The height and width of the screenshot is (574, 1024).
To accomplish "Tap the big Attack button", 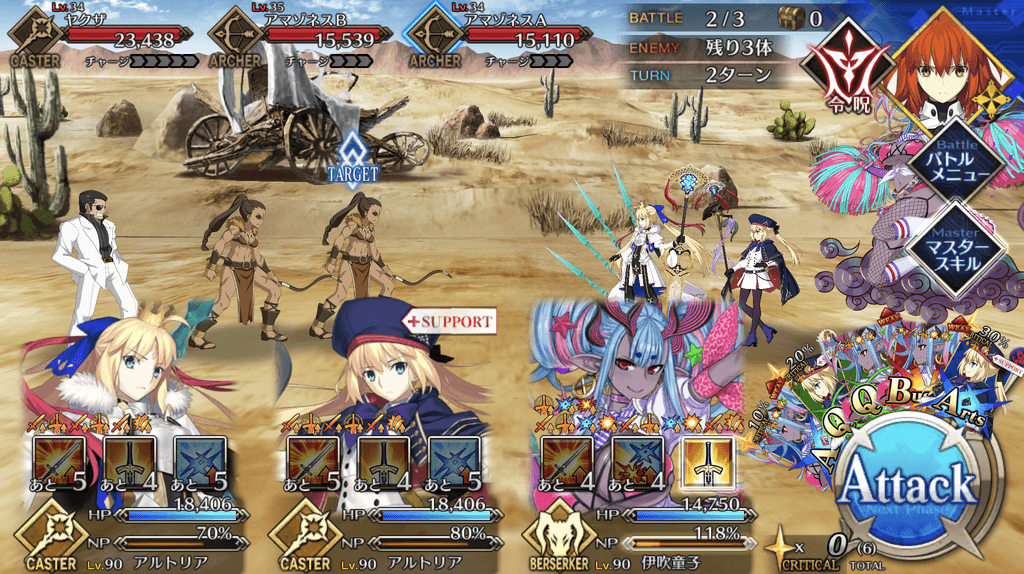I will pyautogui.click(x=908, y=487).
